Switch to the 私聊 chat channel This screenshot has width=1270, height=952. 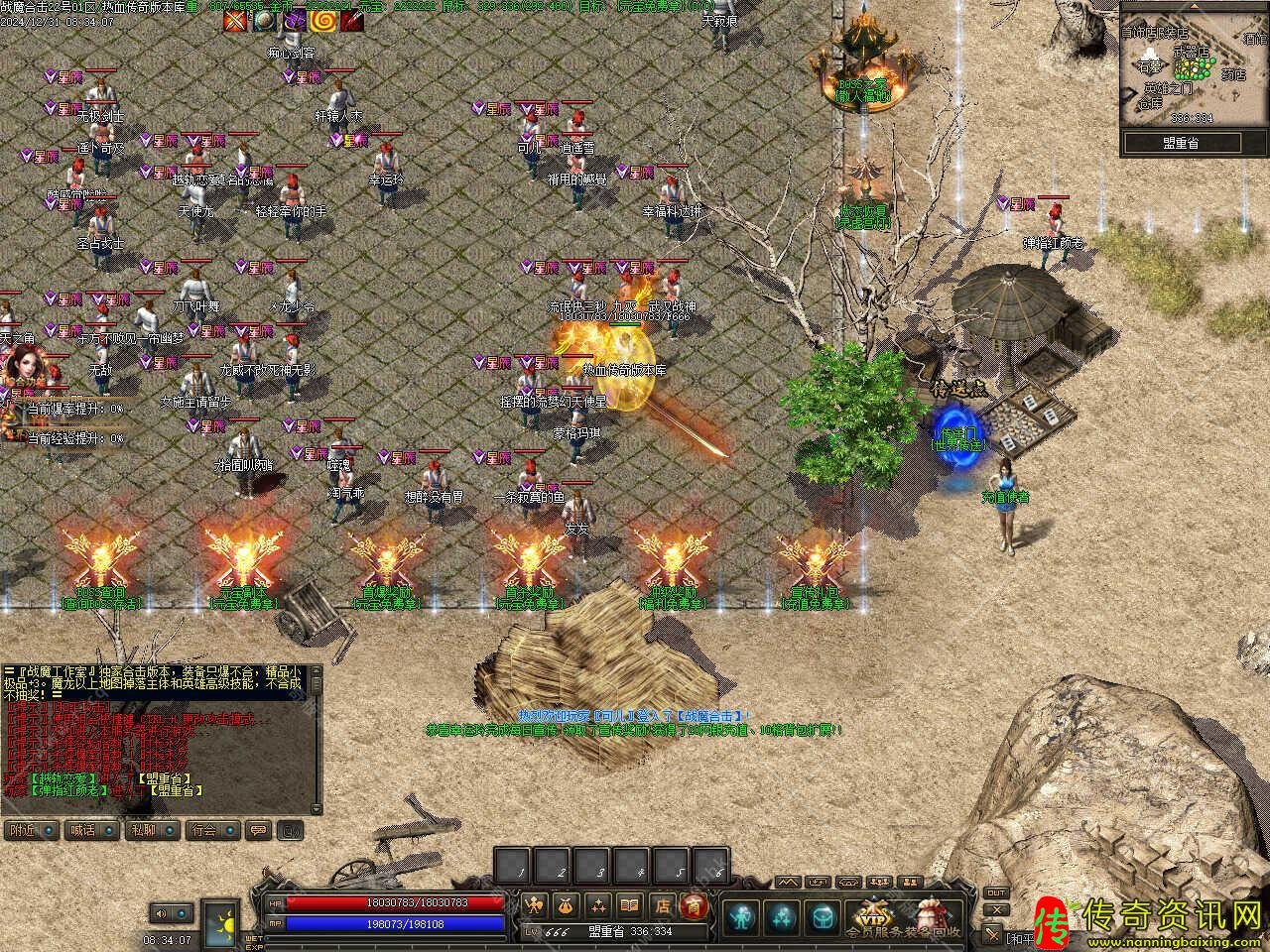click(144, 833)
